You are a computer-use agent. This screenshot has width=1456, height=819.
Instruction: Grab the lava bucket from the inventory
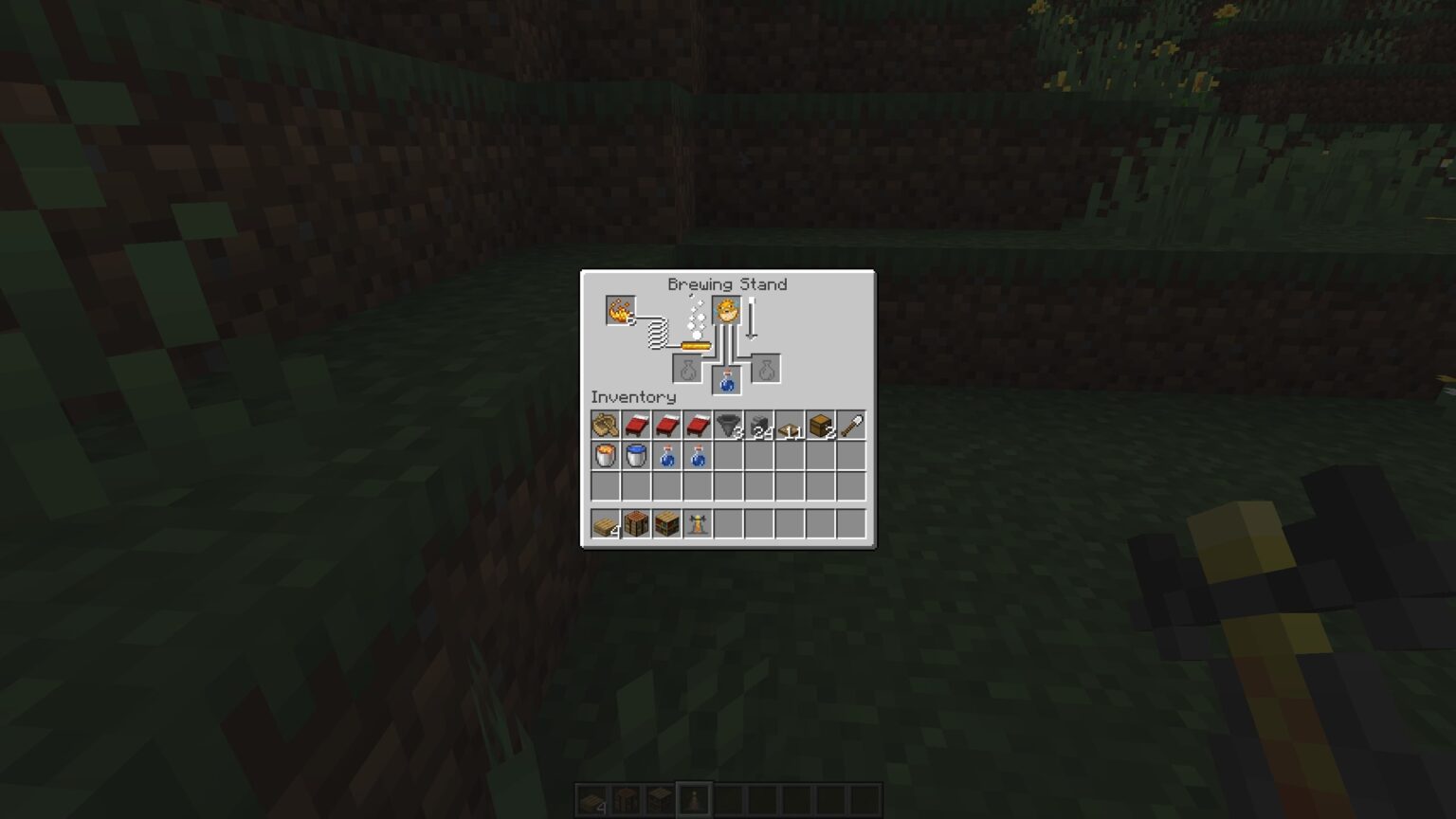pos(606,457)
